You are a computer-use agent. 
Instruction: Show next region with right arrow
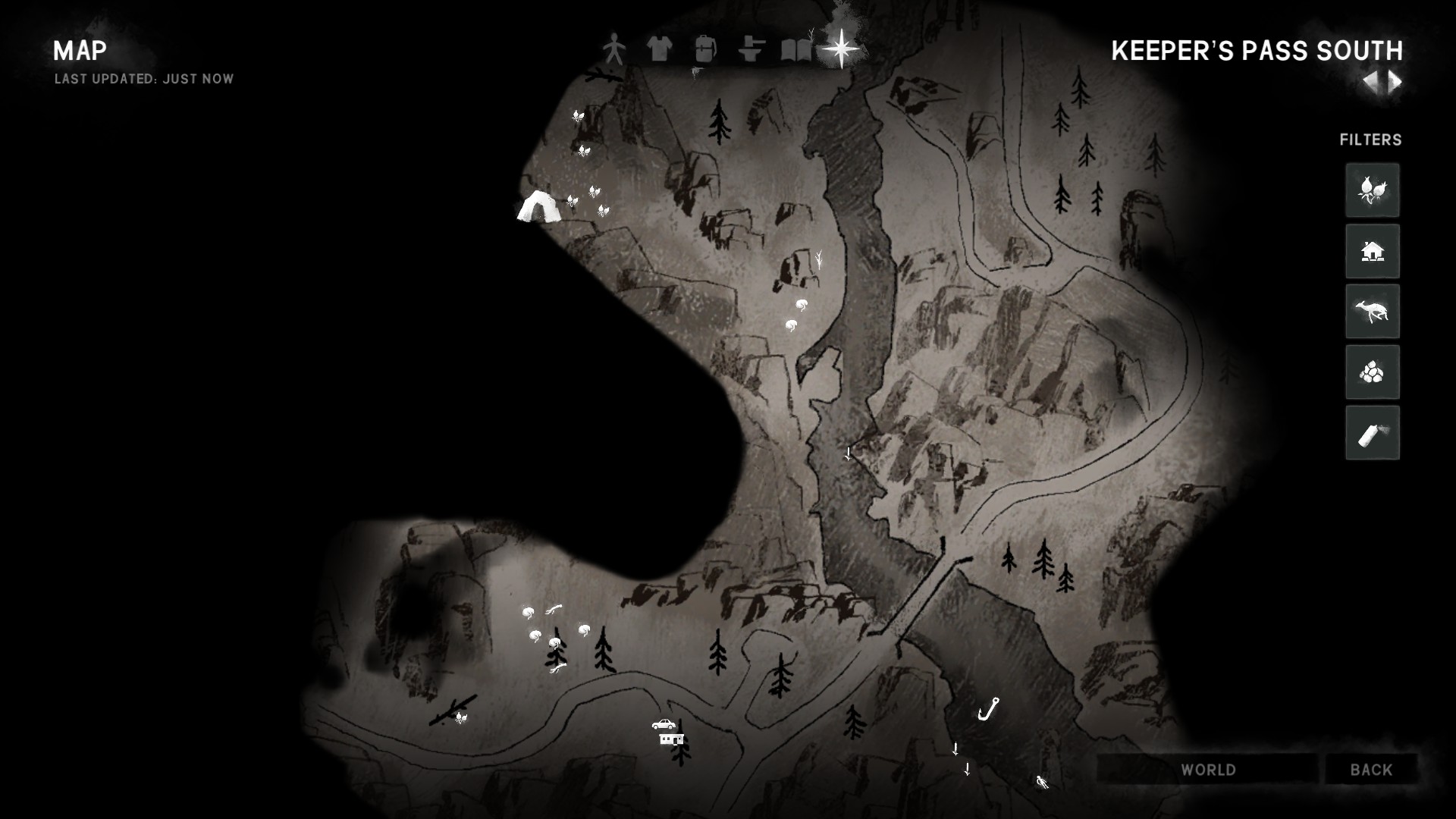pos(1395,82)
